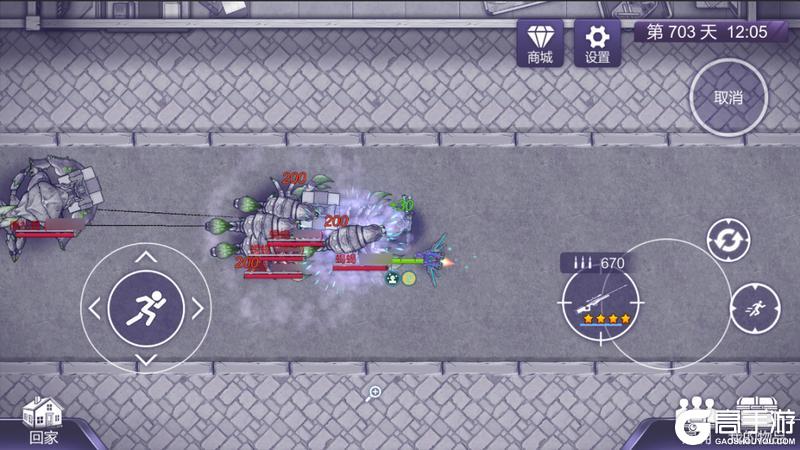Tap the weapon swap arrows icon

(726, 240)
